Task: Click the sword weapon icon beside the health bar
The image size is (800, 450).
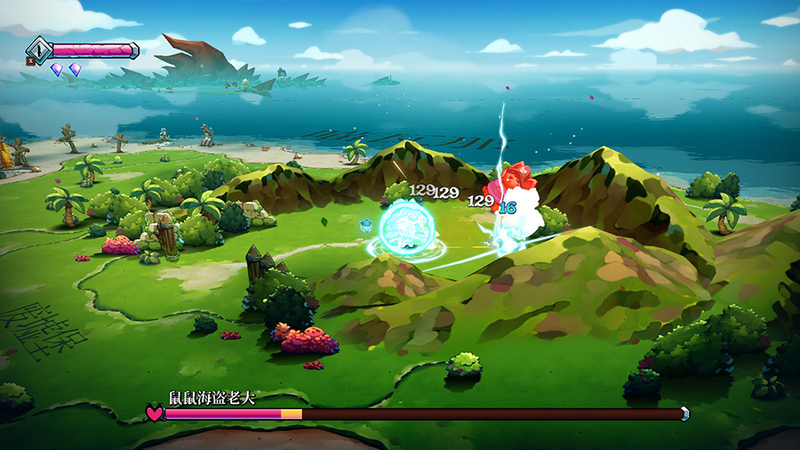Action: (40, 48)
